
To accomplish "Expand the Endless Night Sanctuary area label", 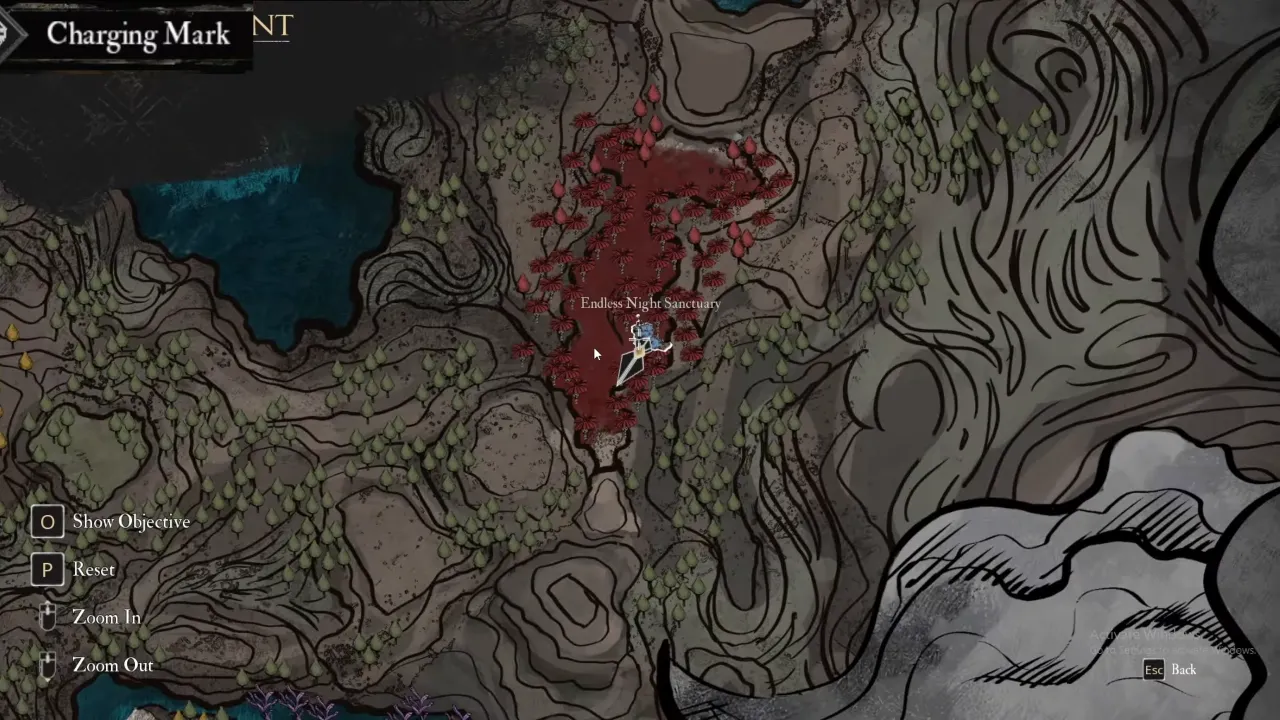I will [x=651, y=303].
